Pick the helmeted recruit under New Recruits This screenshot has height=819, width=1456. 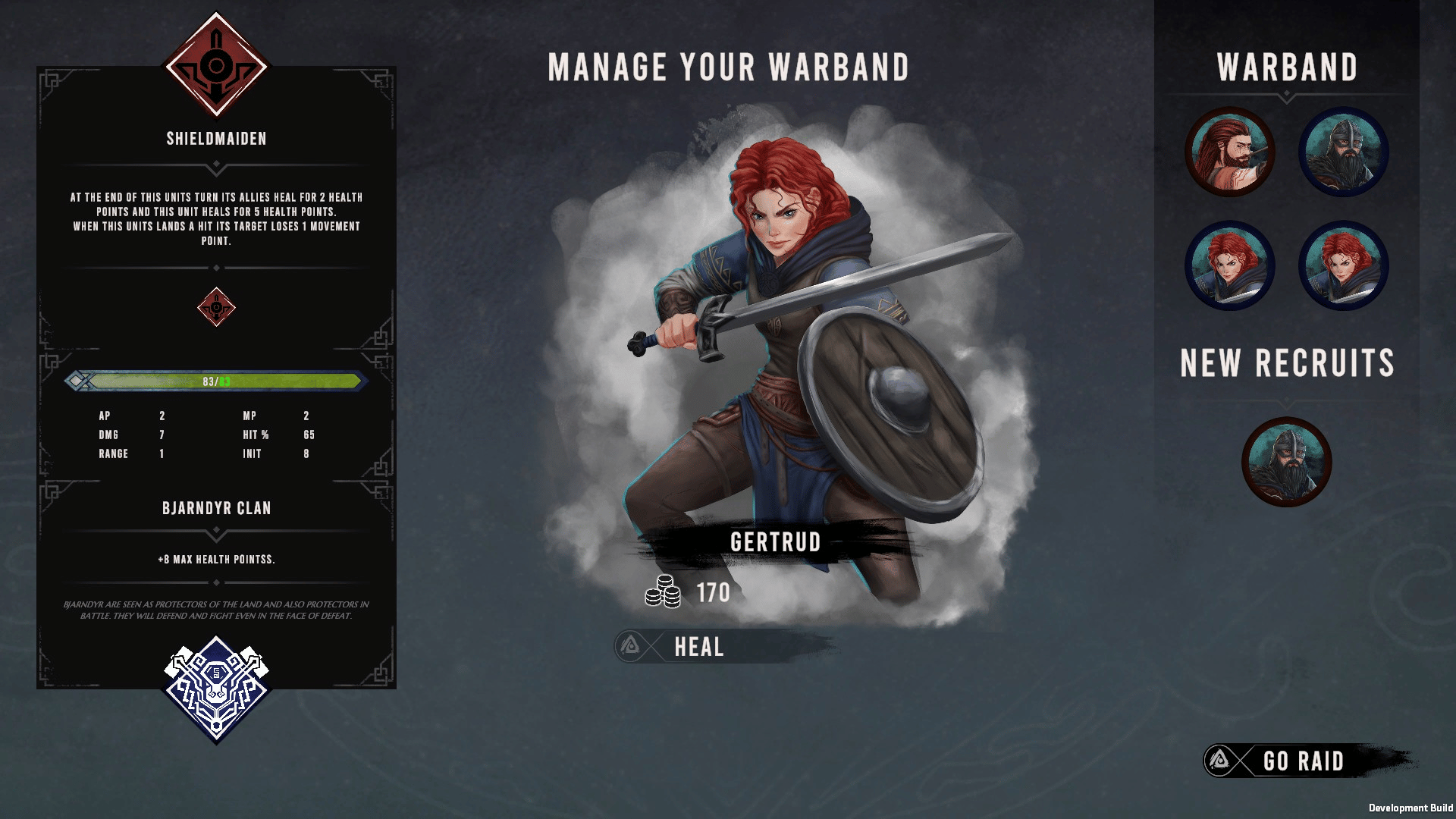point(1286,462)
